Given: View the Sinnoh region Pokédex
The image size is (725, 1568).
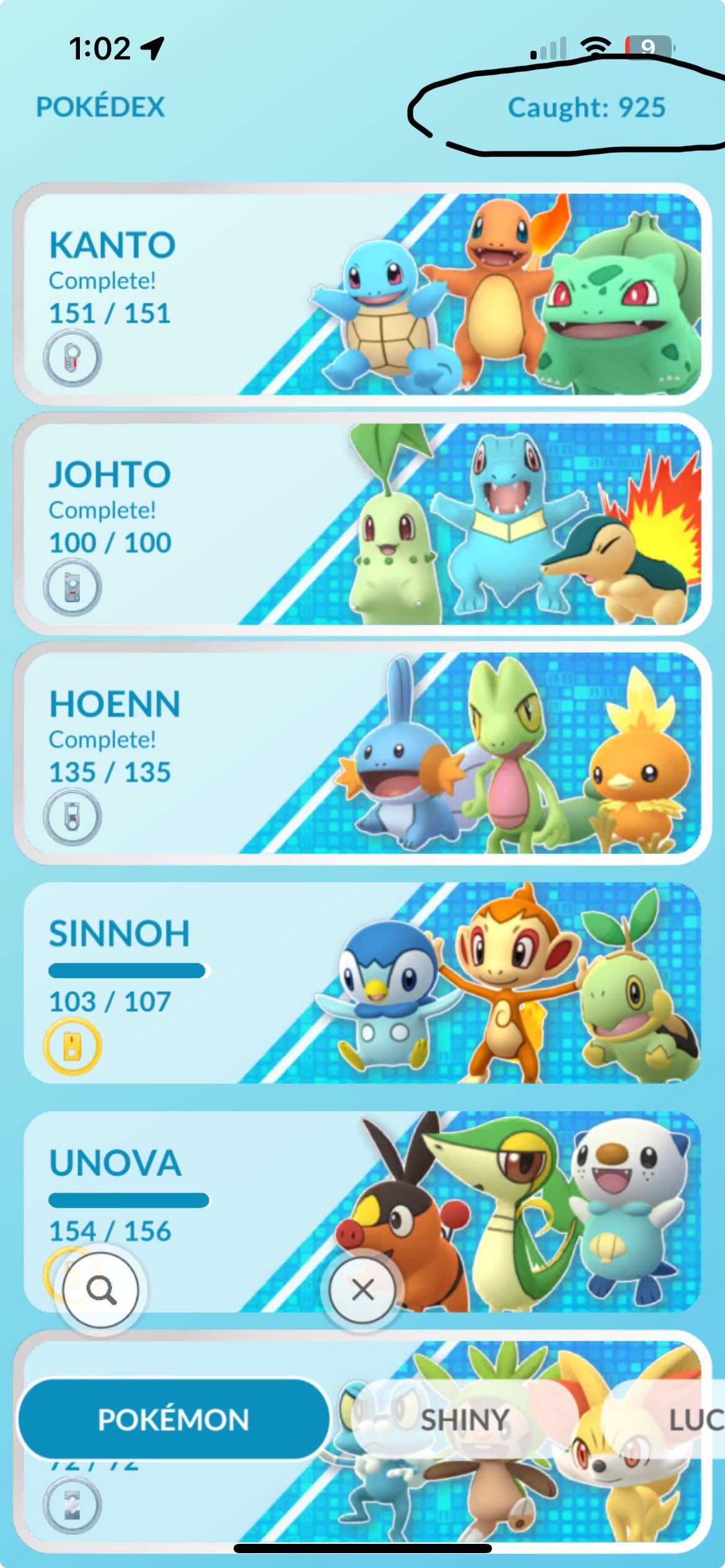Looking at the screenshot, I should [x=362, y=983].
